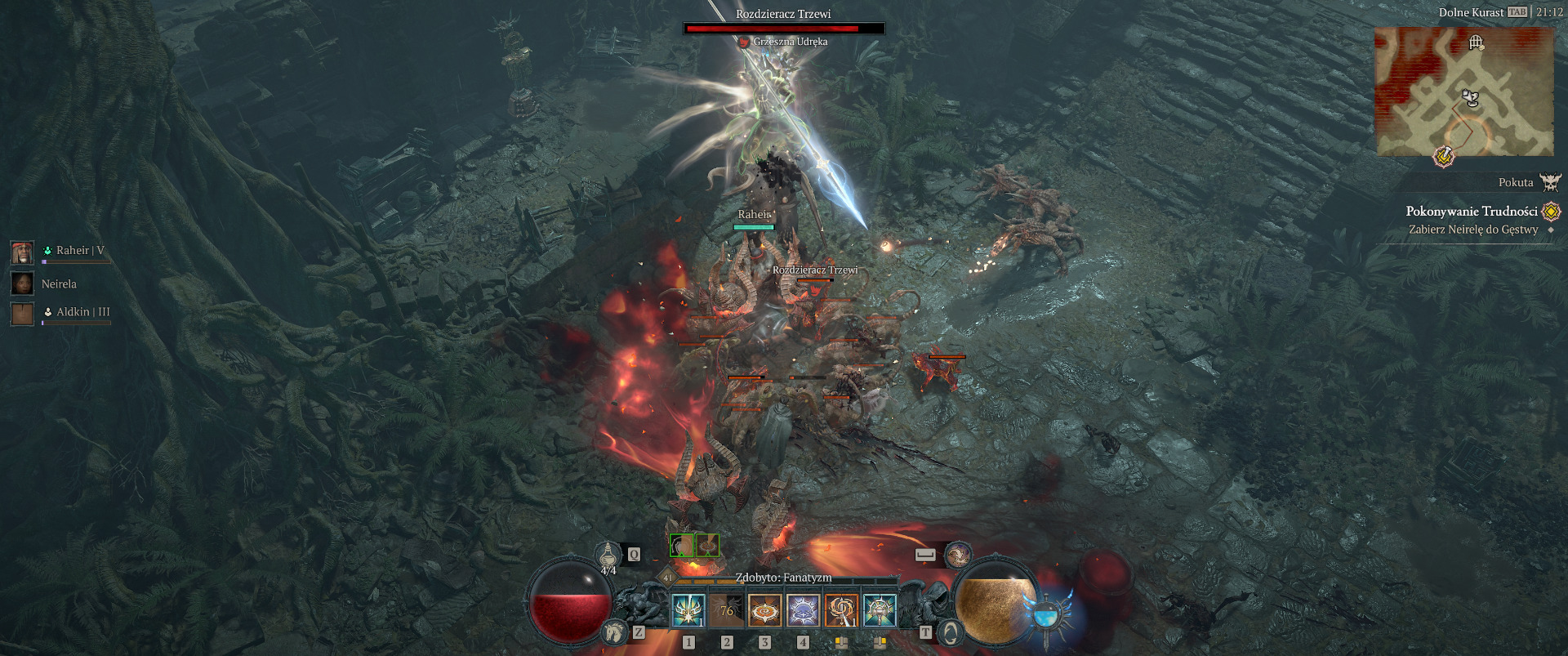The width and height of the screenshot is (1568, 656).
Task: Open the town portal icon
Action: 951,632
